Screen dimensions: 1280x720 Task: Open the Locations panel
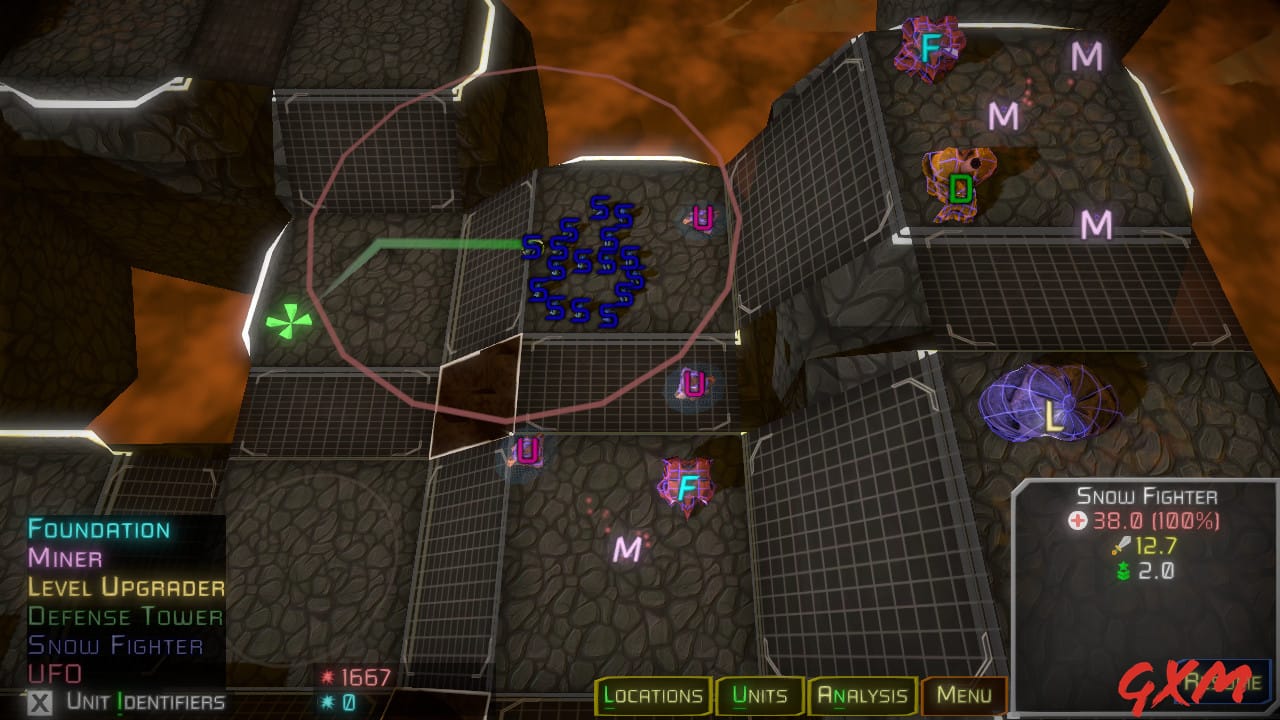[x=655, y=696]
